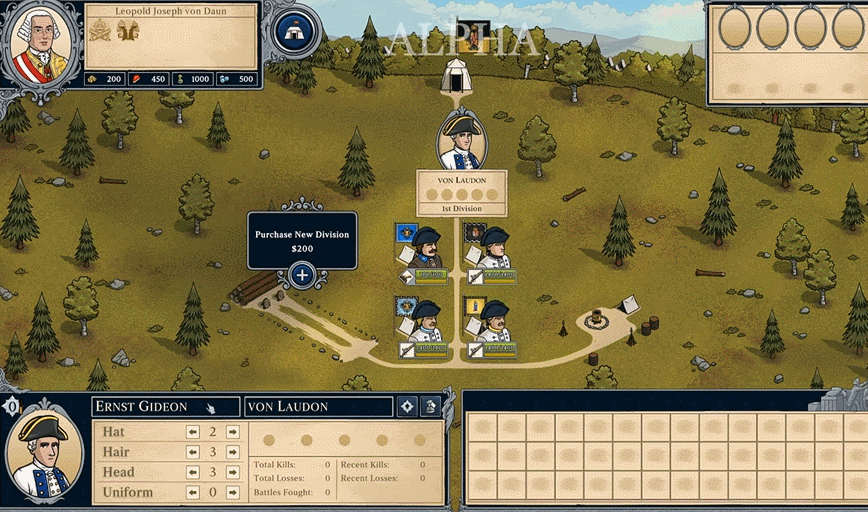Click the compass star button beside the surname
This screenshot has height=512, width=868.
407,406
